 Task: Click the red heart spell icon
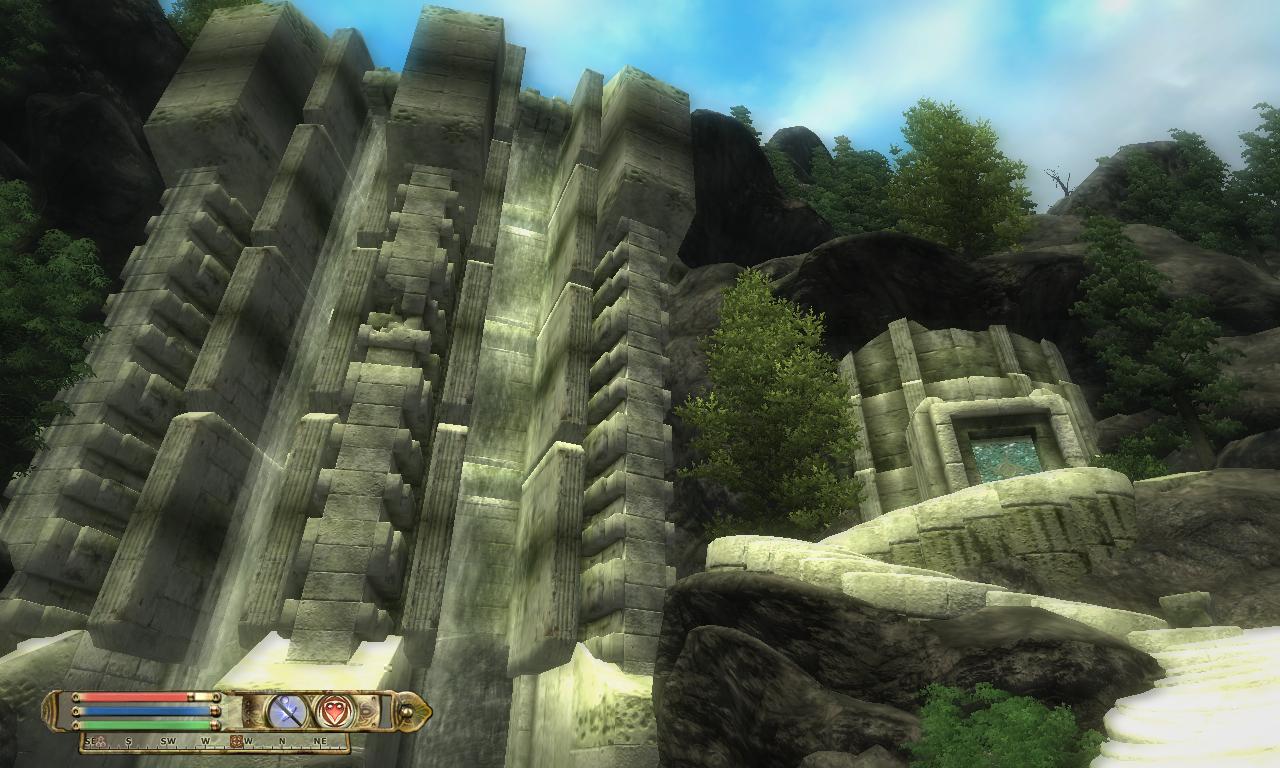click(x=333, y=711)
